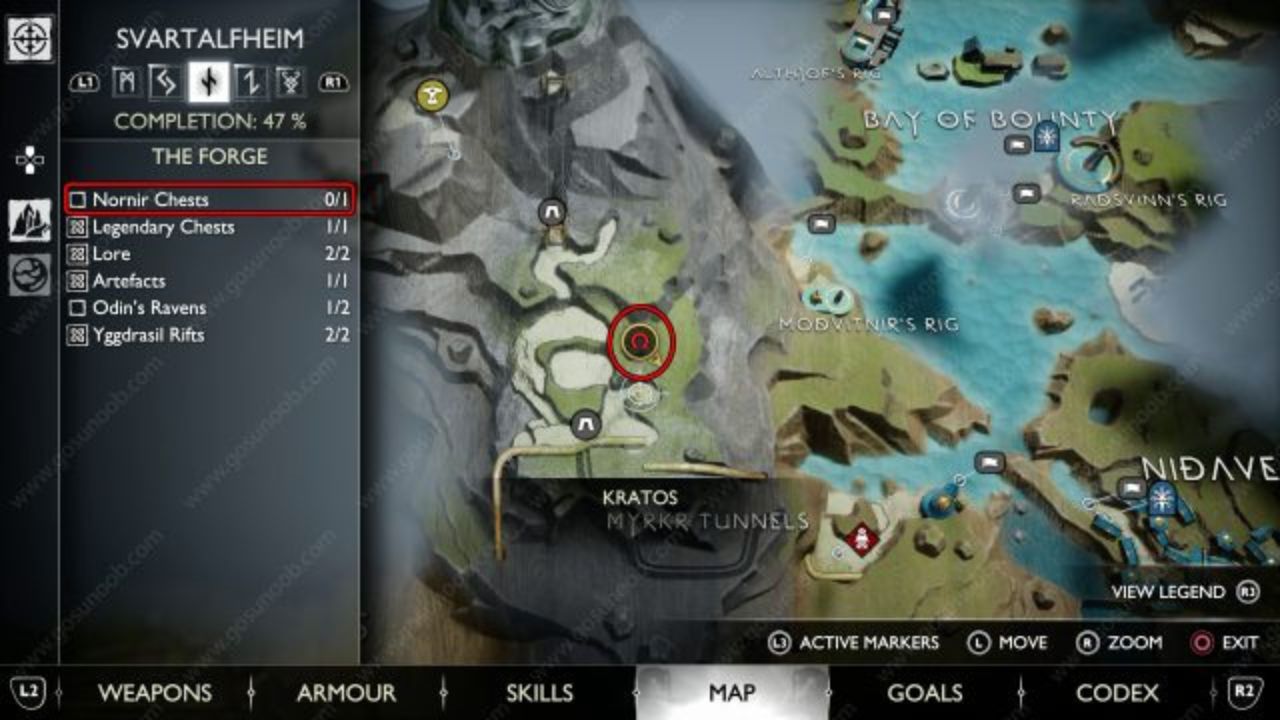
Task: Pick the Artefacts list entry
Action: (208, 281)
